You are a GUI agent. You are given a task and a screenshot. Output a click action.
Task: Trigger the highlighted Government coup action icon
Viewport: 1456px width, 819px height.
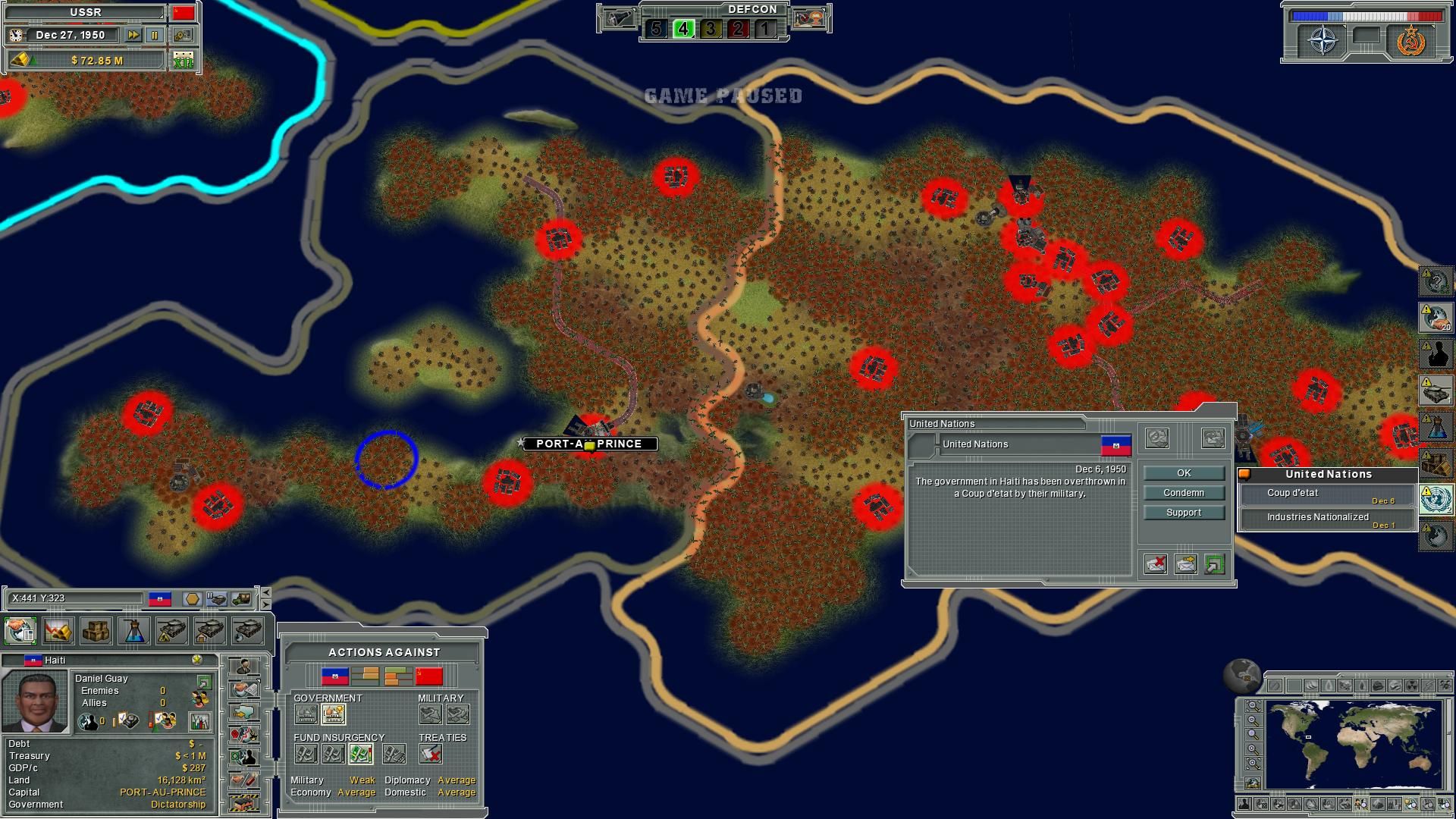pos(333,714)
